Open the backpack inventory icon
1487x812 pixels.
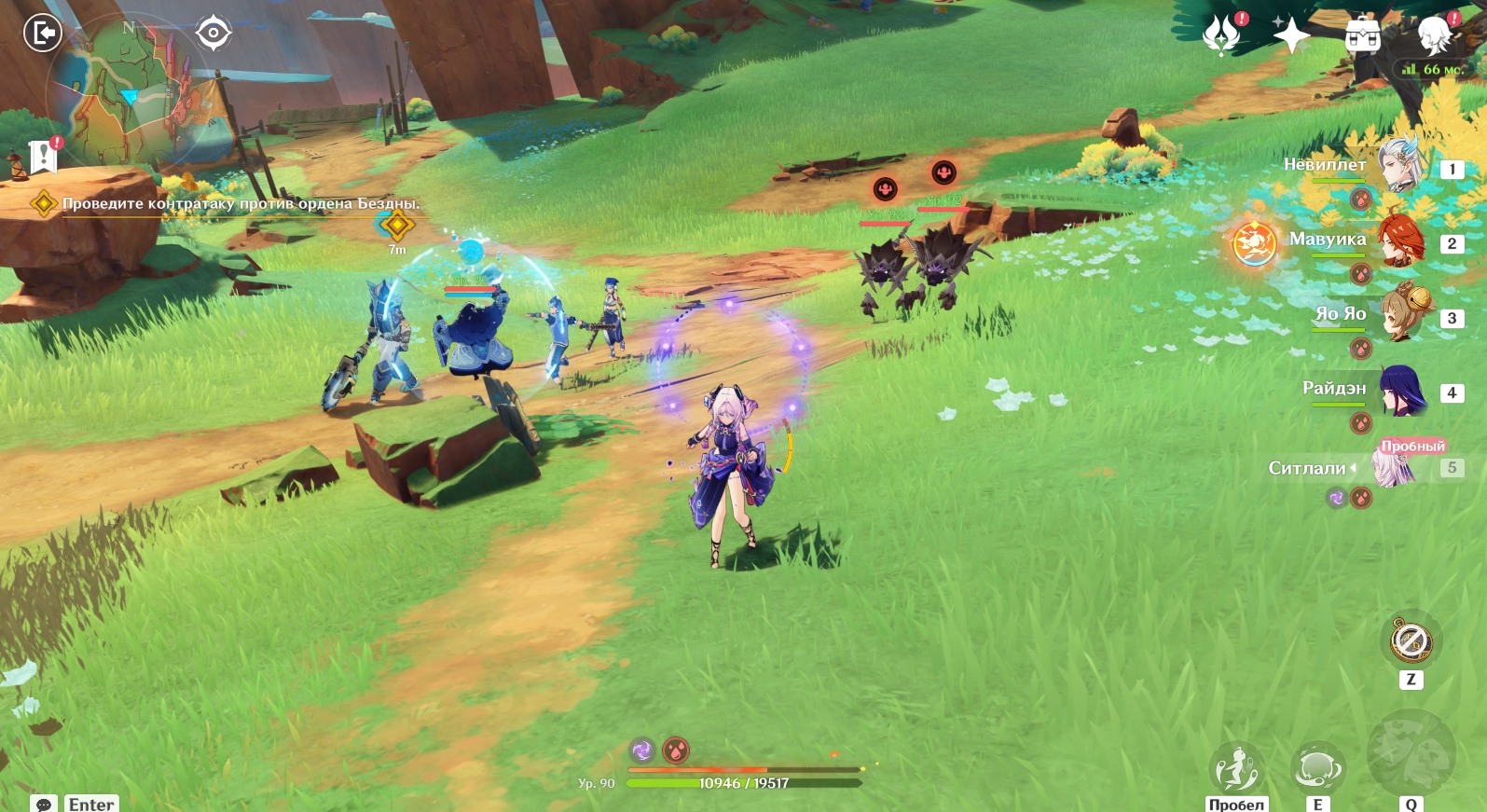pyautogui.click(x=1362, y=35)
